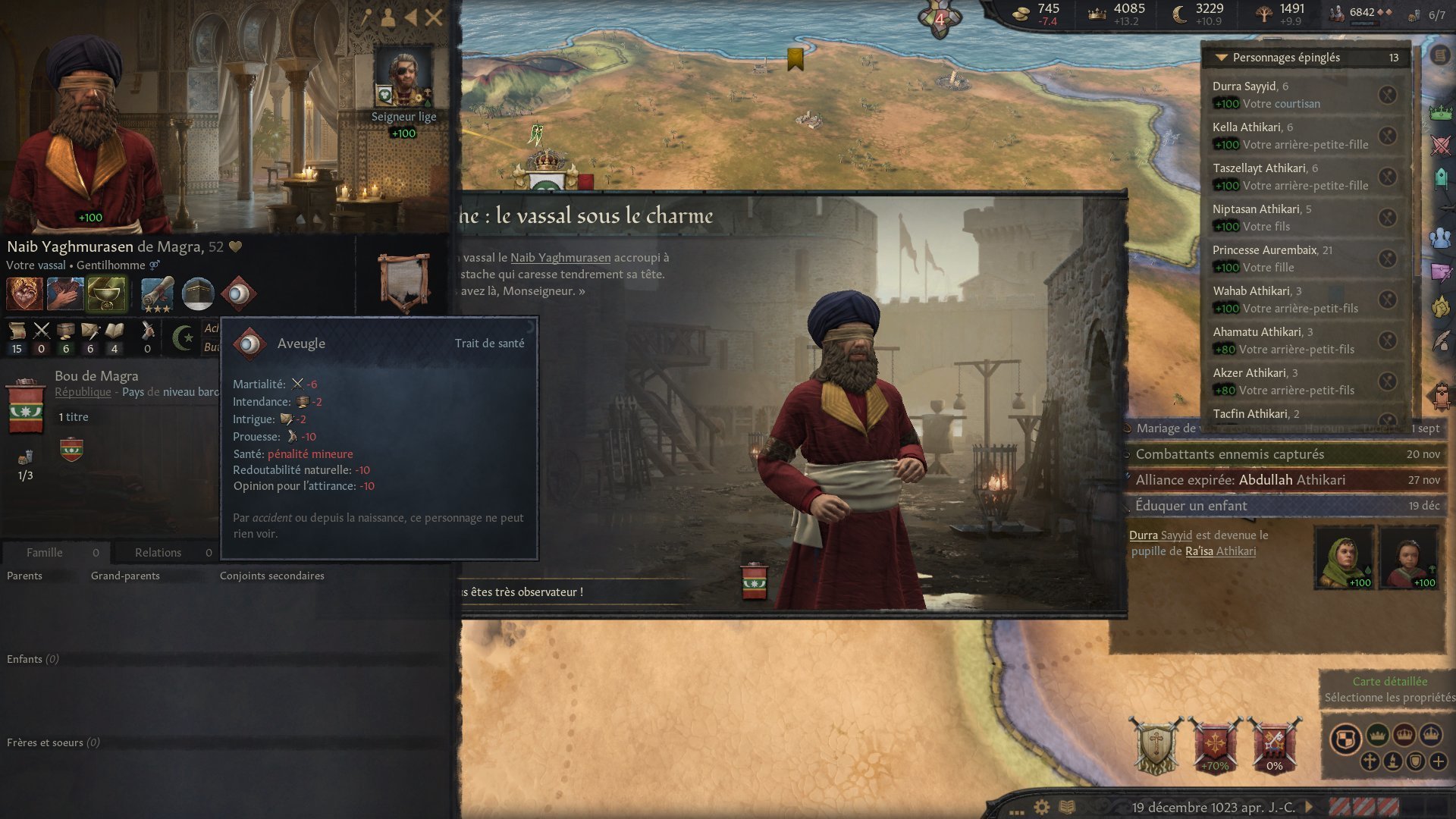This screenshot has height=819, width=1456.
Task: Click the Naib Yaghmurasen link in event text
Action: (560, 258)
